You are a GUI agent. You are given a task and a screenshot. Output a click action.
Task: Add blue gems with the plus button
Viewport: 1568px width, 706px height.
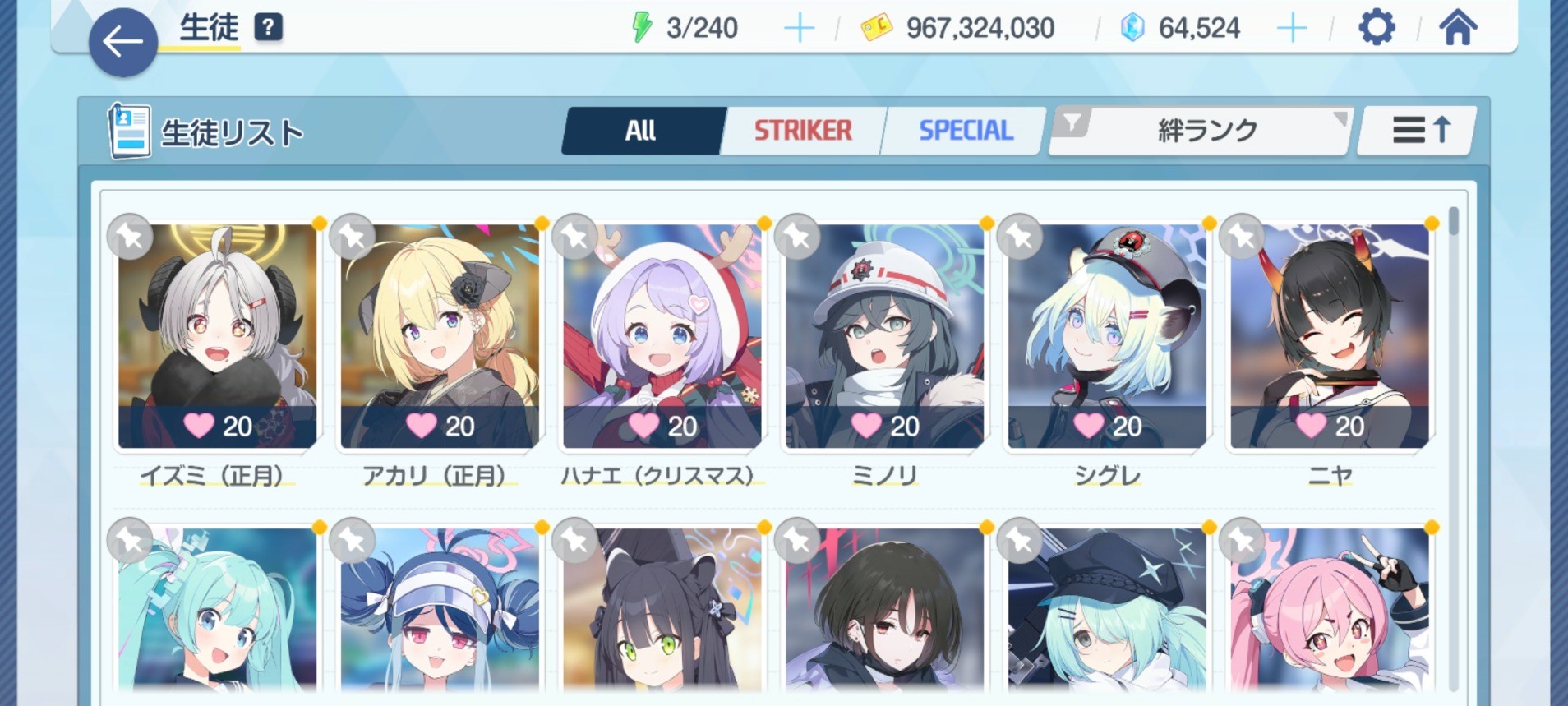(x=1291, y=29)
